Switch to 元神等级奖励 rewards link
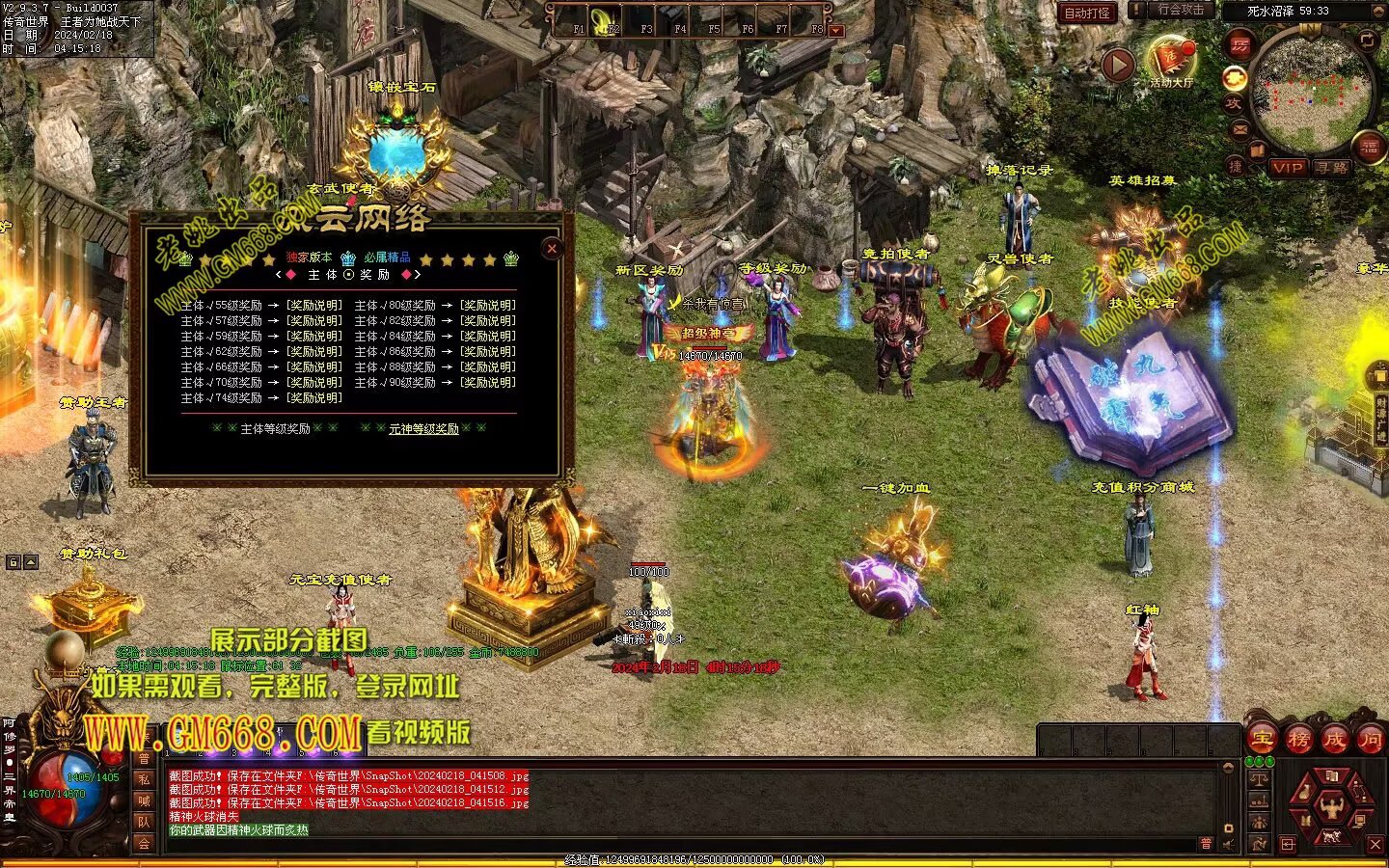The image size is (1389, 868). coord(423,429)
